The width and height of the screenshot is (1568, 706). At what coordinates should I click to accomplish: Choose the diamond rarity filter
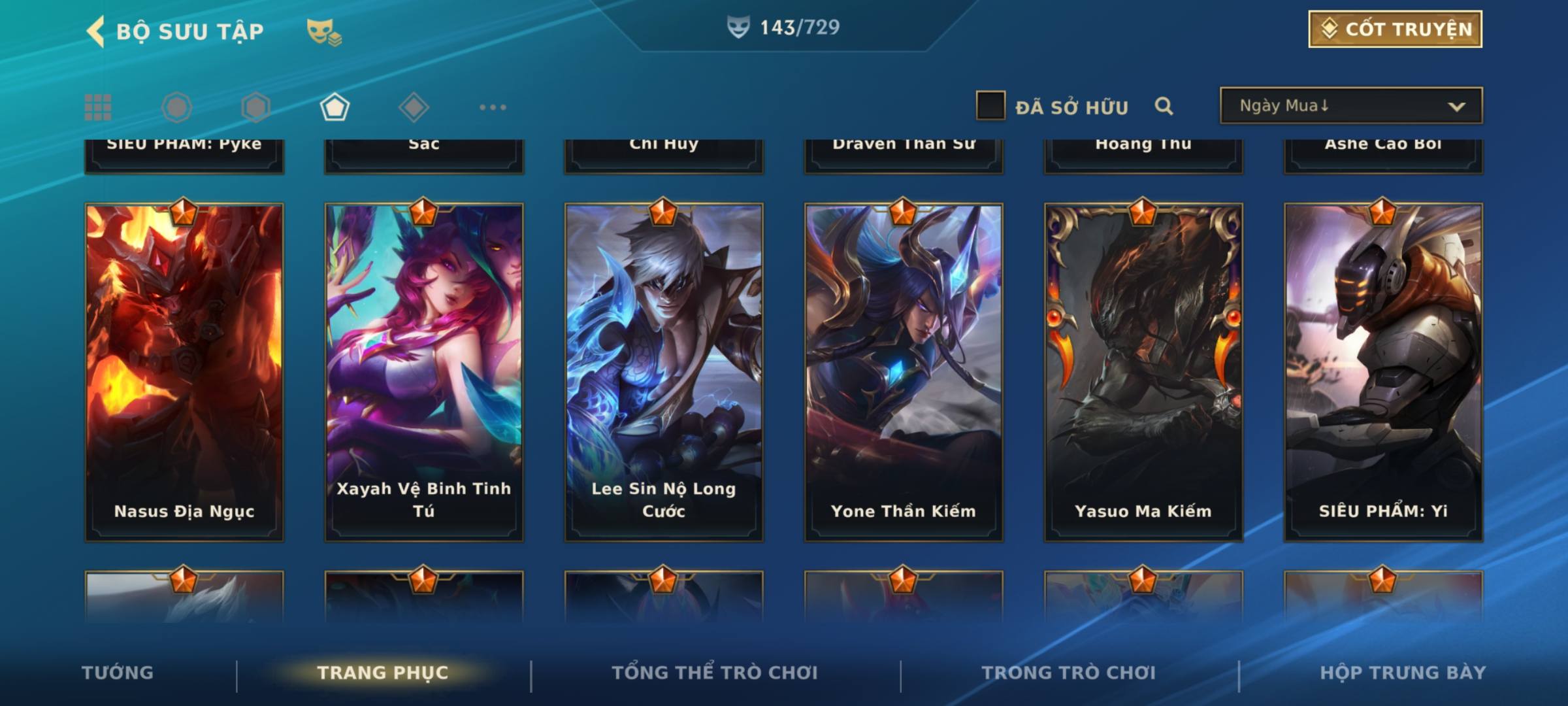coord(414,107)
